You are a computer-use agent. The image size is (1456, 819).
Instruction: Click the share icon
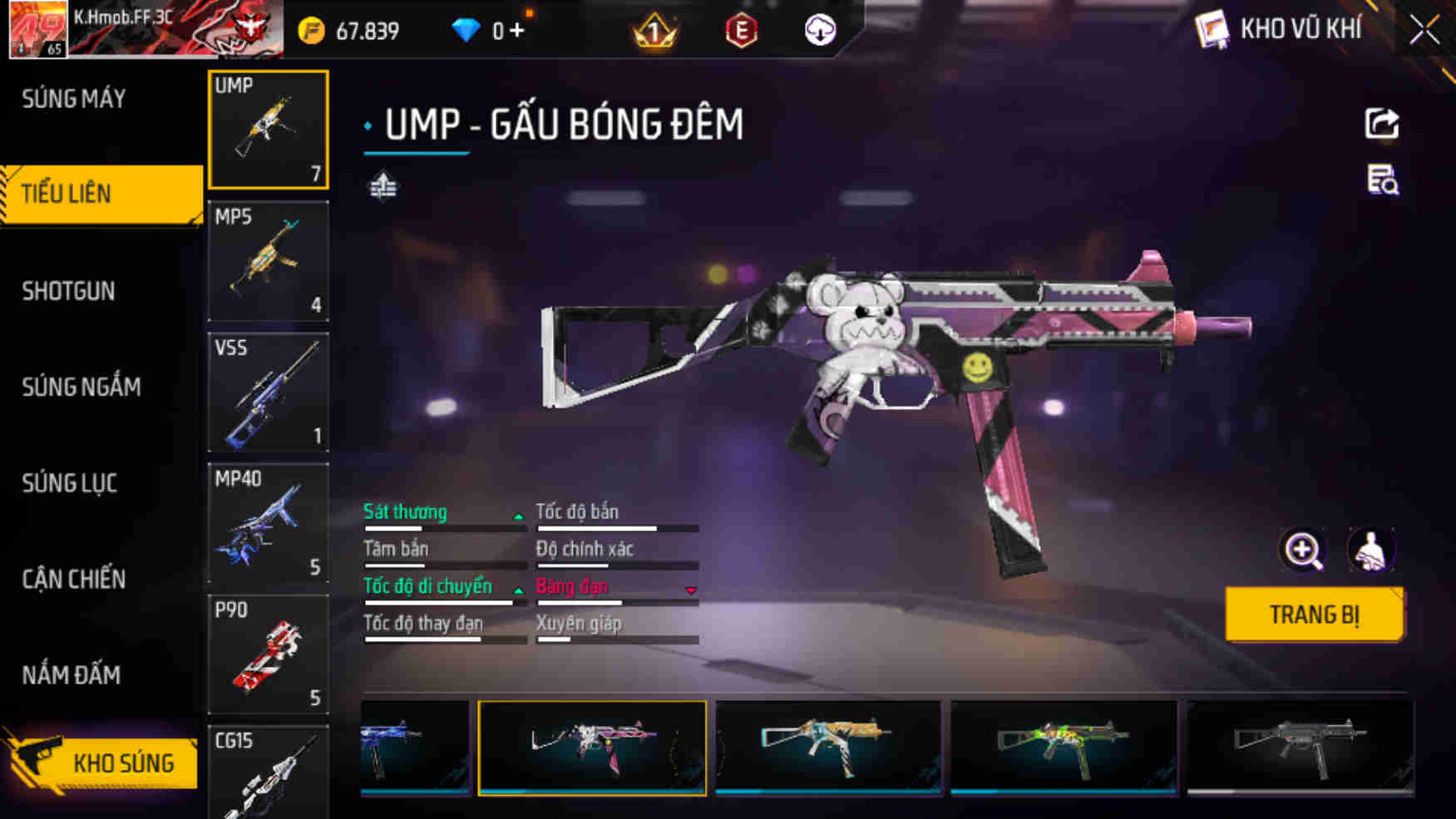pos(1381,124)
